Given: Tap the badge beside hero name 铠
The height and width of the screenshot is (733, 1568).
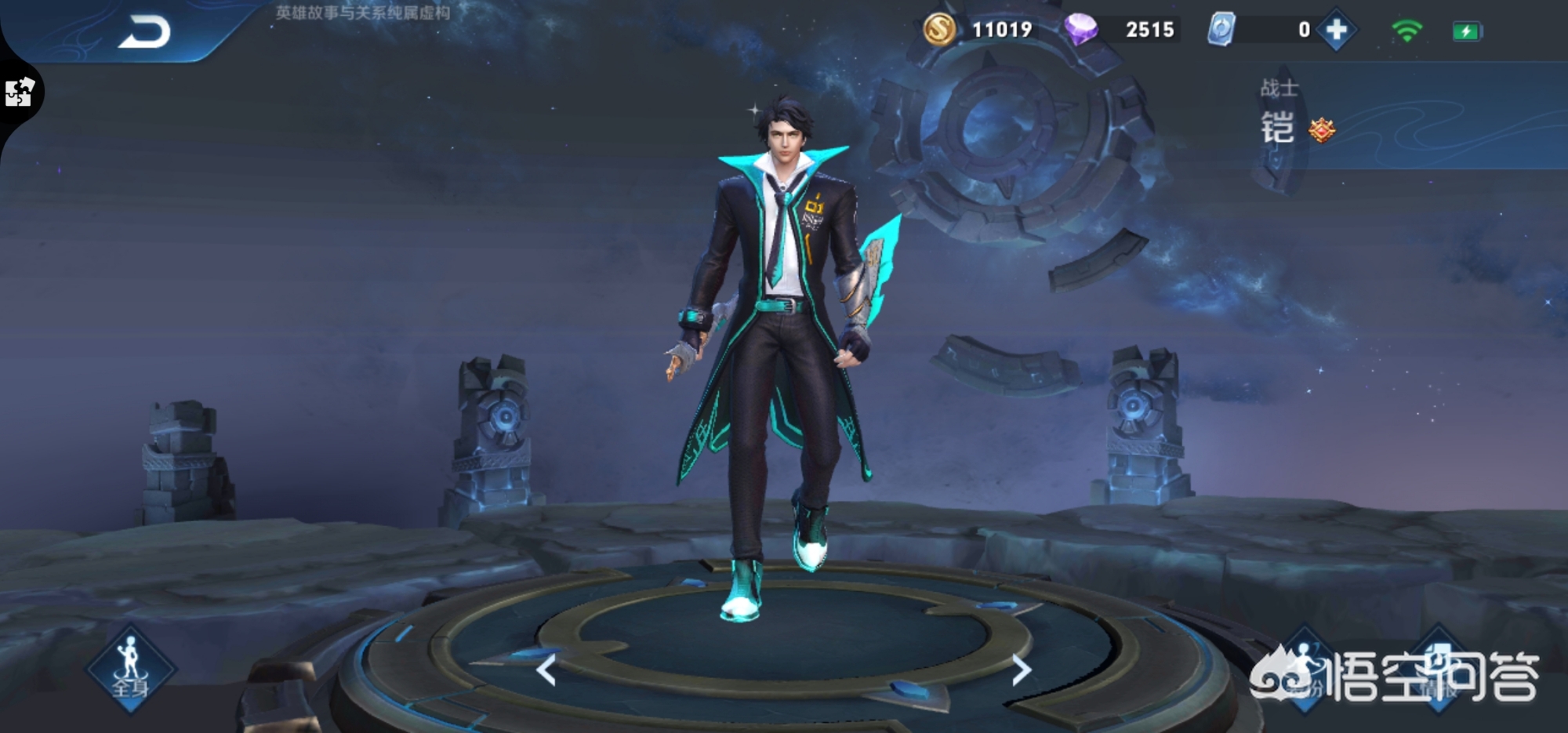Looking at the screenshot, I should [1322, 130].
